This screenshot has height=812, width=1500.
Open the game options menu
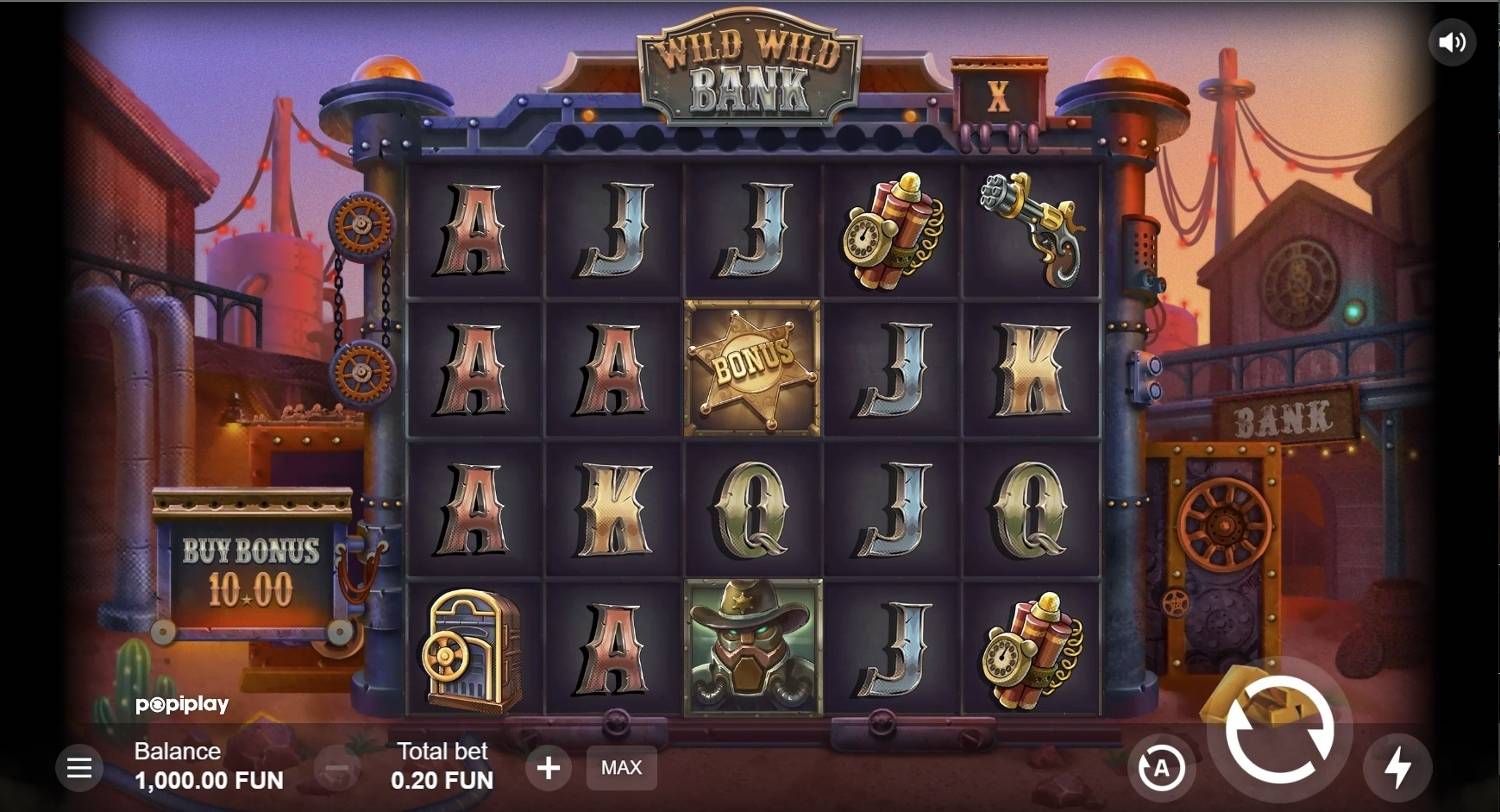point(79,768)
